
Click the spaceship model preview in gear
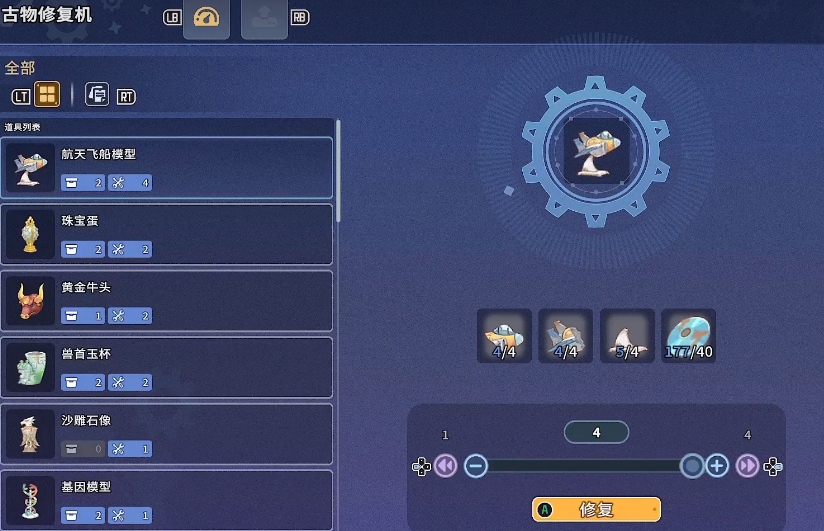(x=594, y=149)
